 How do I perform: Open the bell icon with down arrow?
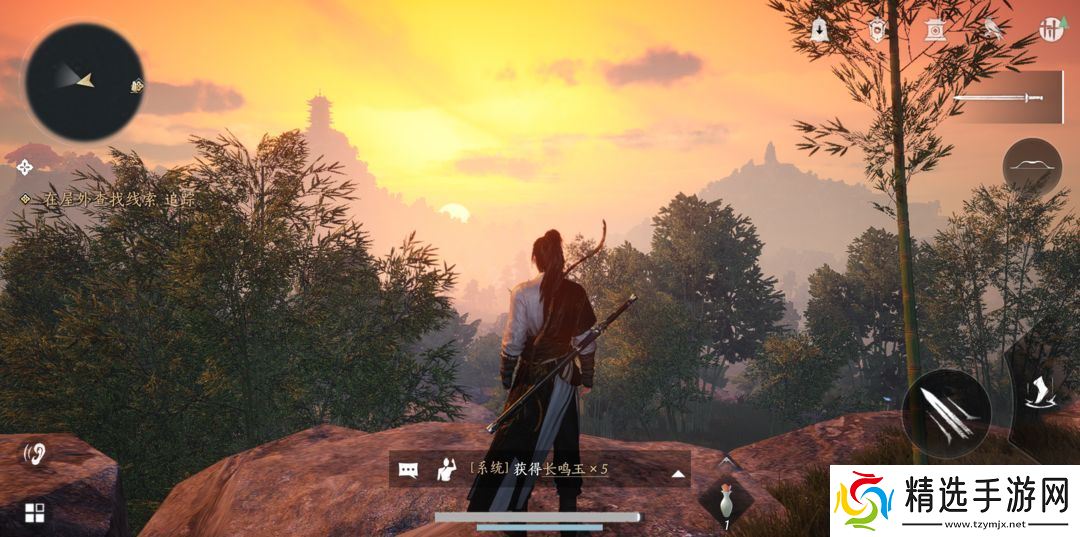[820, 30]
